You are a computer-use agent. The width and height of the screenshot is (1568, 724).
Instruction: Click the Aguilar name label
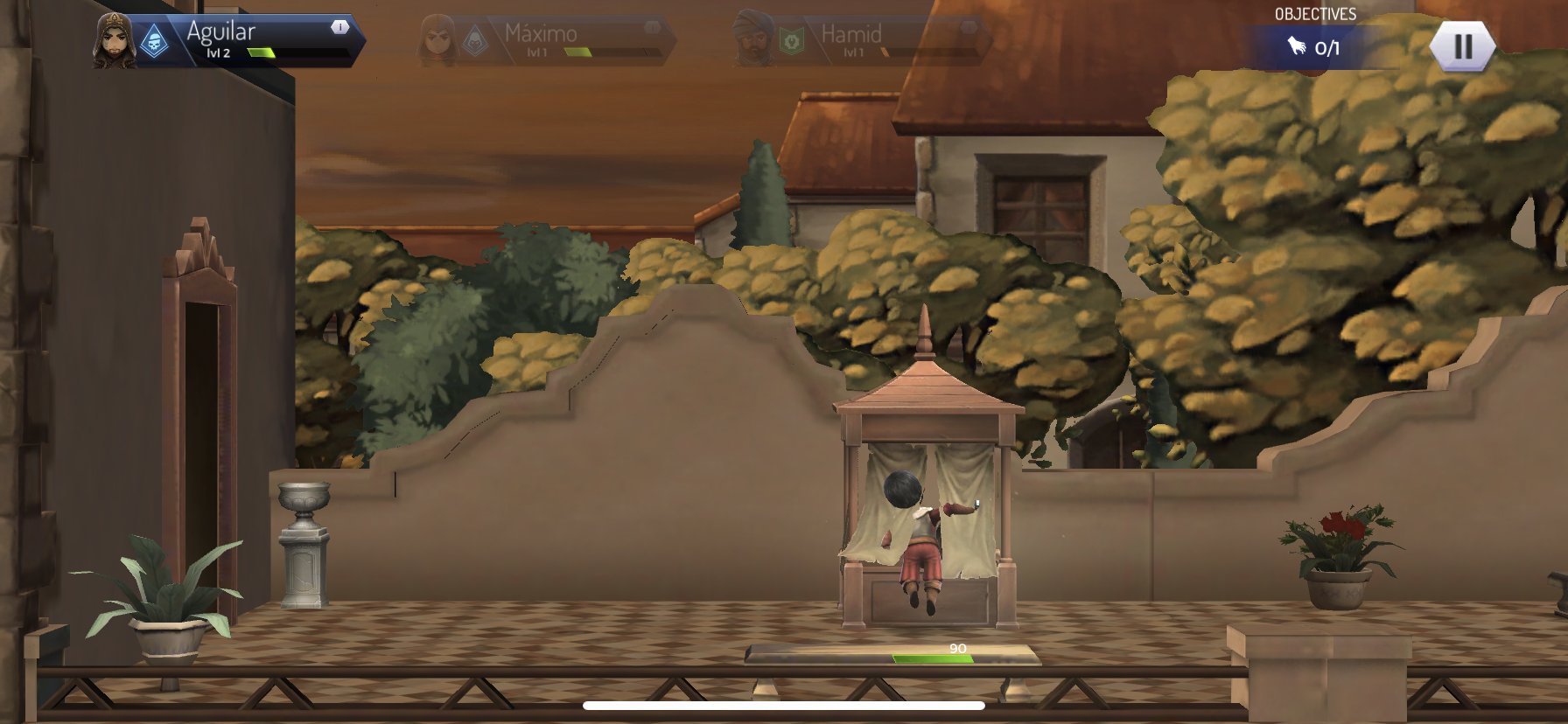(220, 33)
